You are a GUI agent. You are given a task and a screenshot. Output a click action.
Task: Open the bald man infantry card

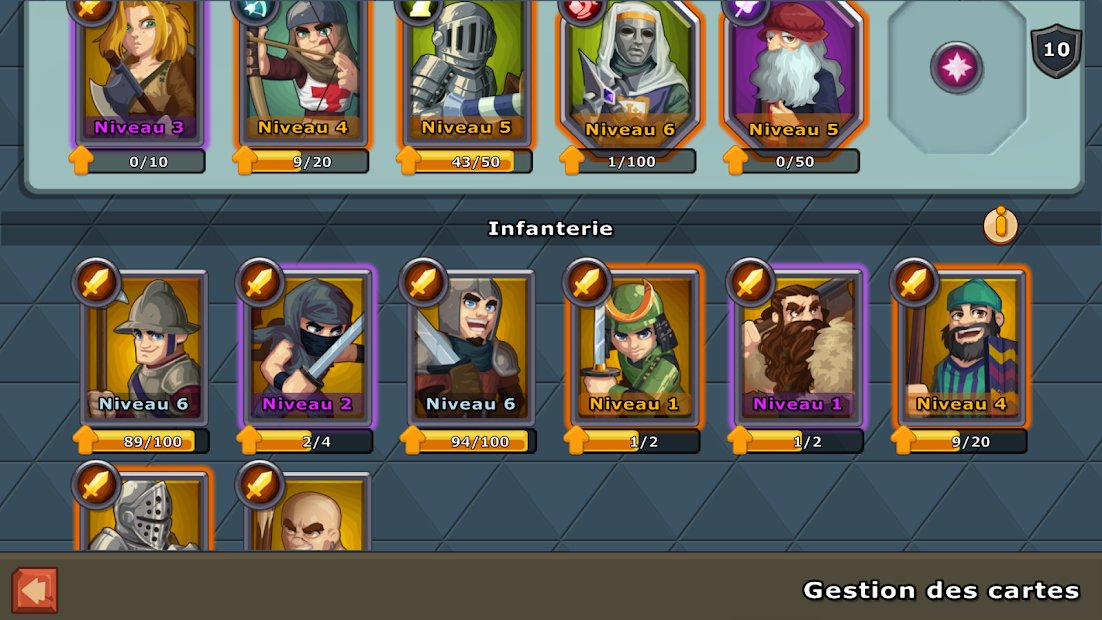pyautogui.click(x=309, y=515)
